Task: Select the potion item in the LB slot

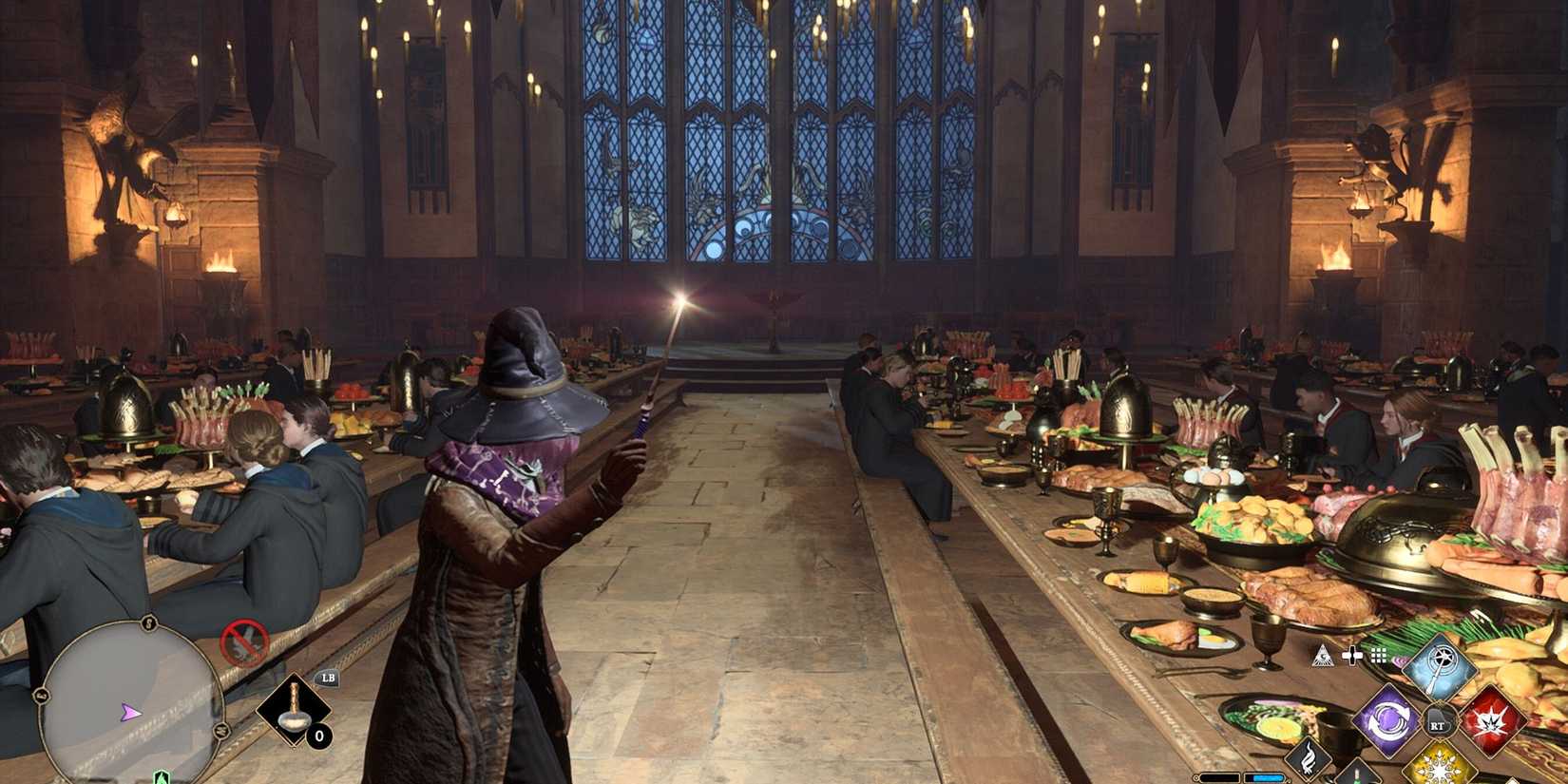Action: tap(295, 710)
